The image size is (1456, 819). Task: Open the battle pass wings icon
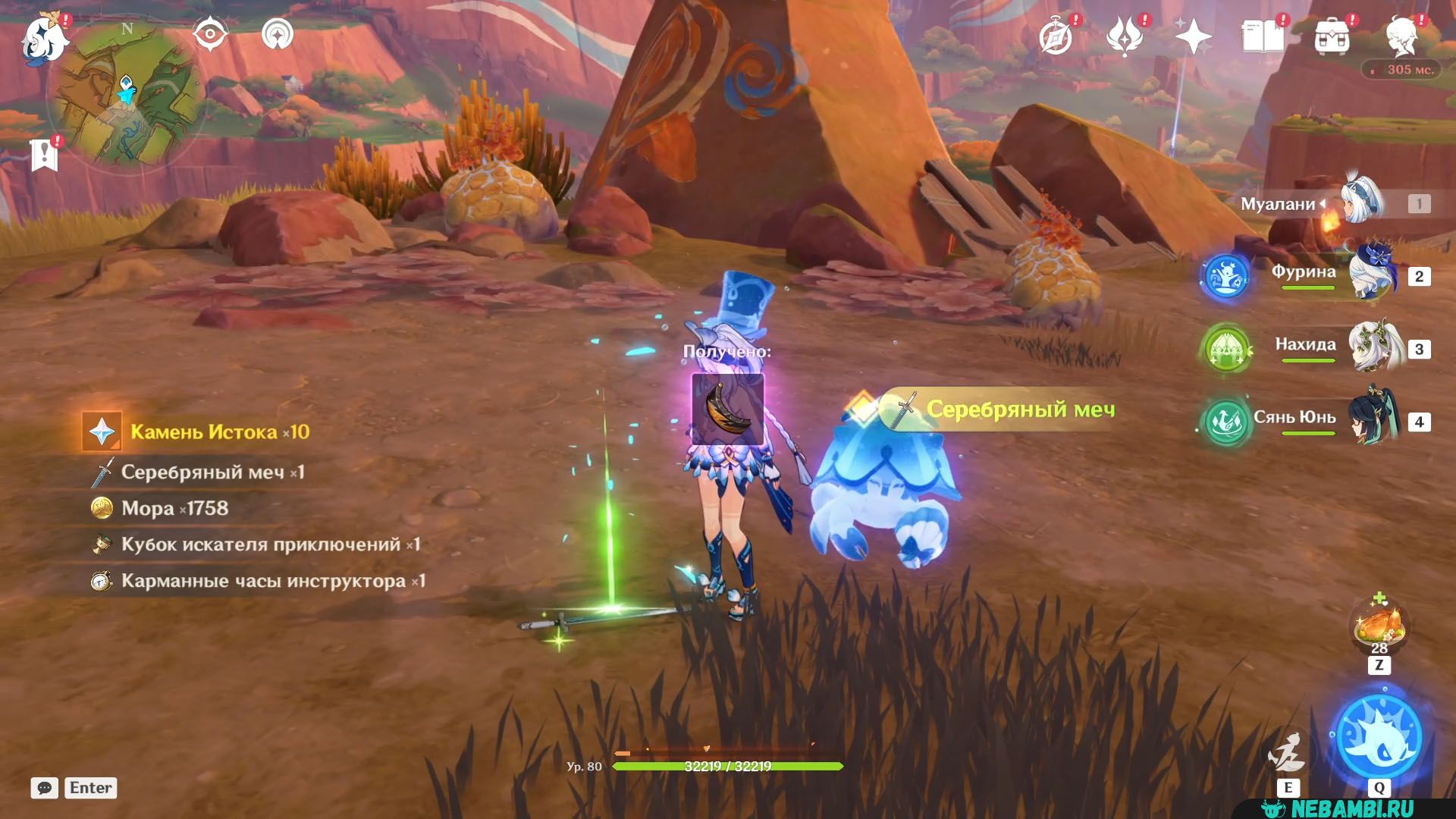1124,36
